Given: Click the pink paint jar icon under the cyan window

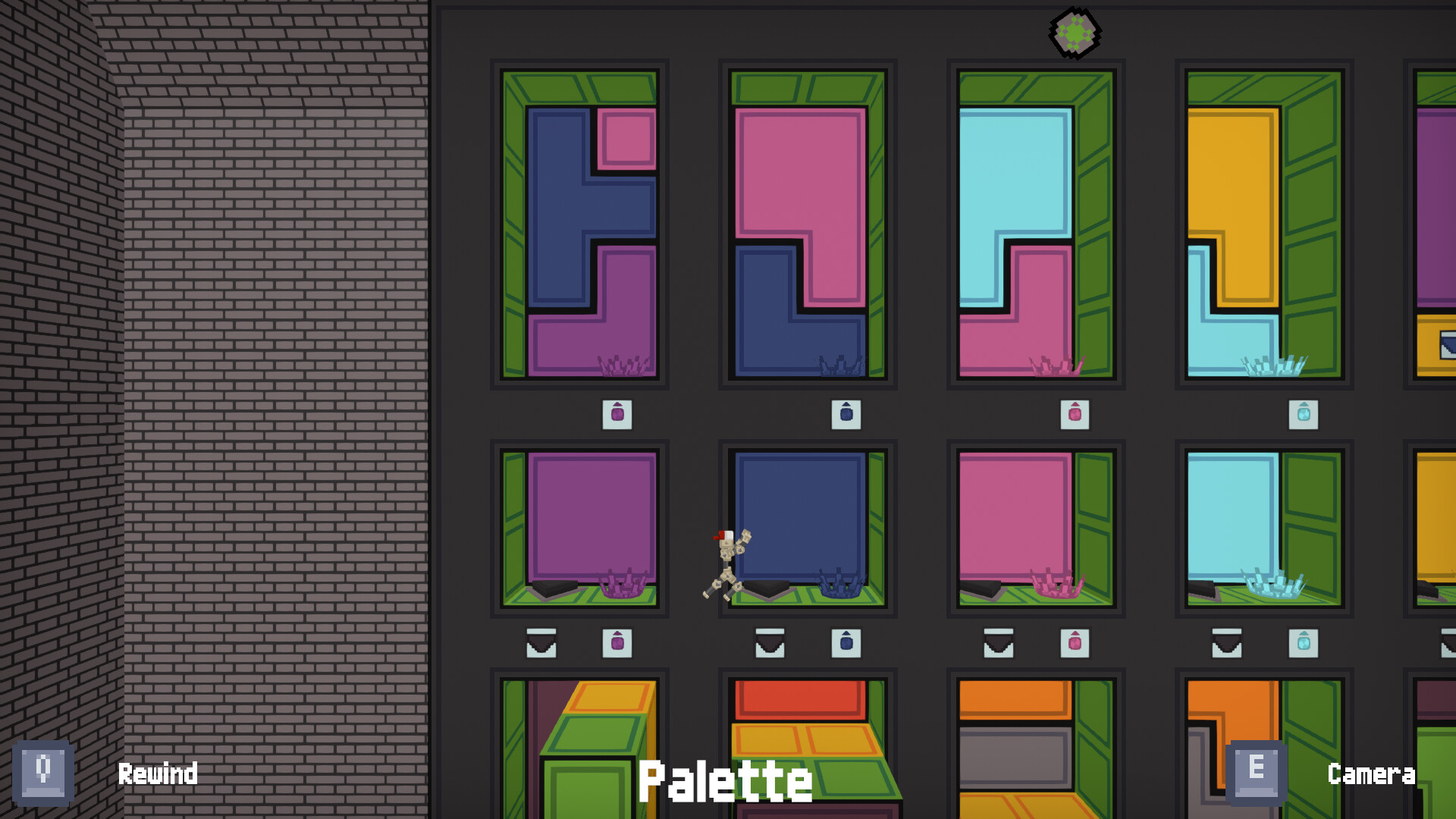Looking at the screenshot, I should [1077, 416].
